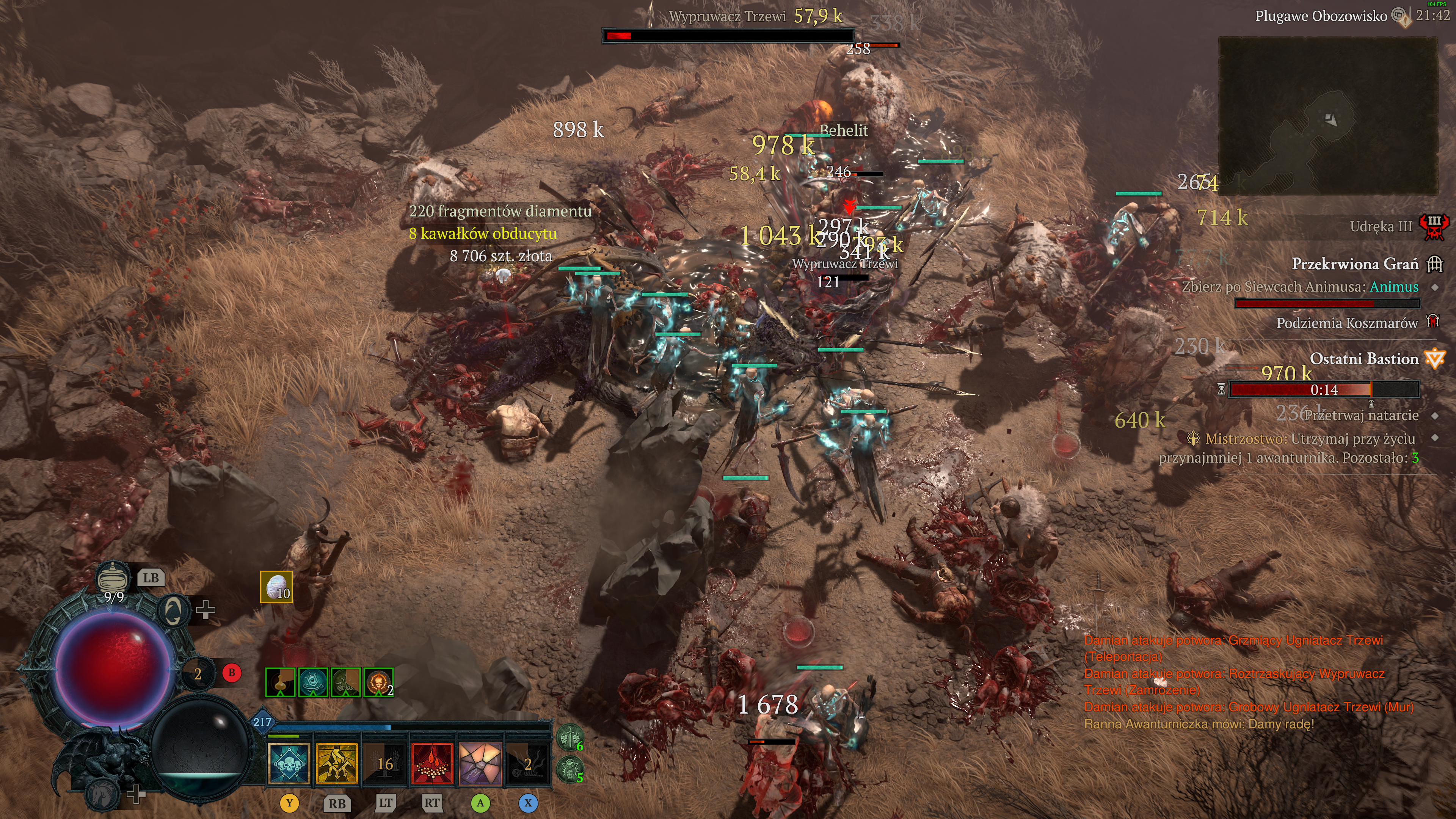Cast the golden roots skill

[337, 764]
